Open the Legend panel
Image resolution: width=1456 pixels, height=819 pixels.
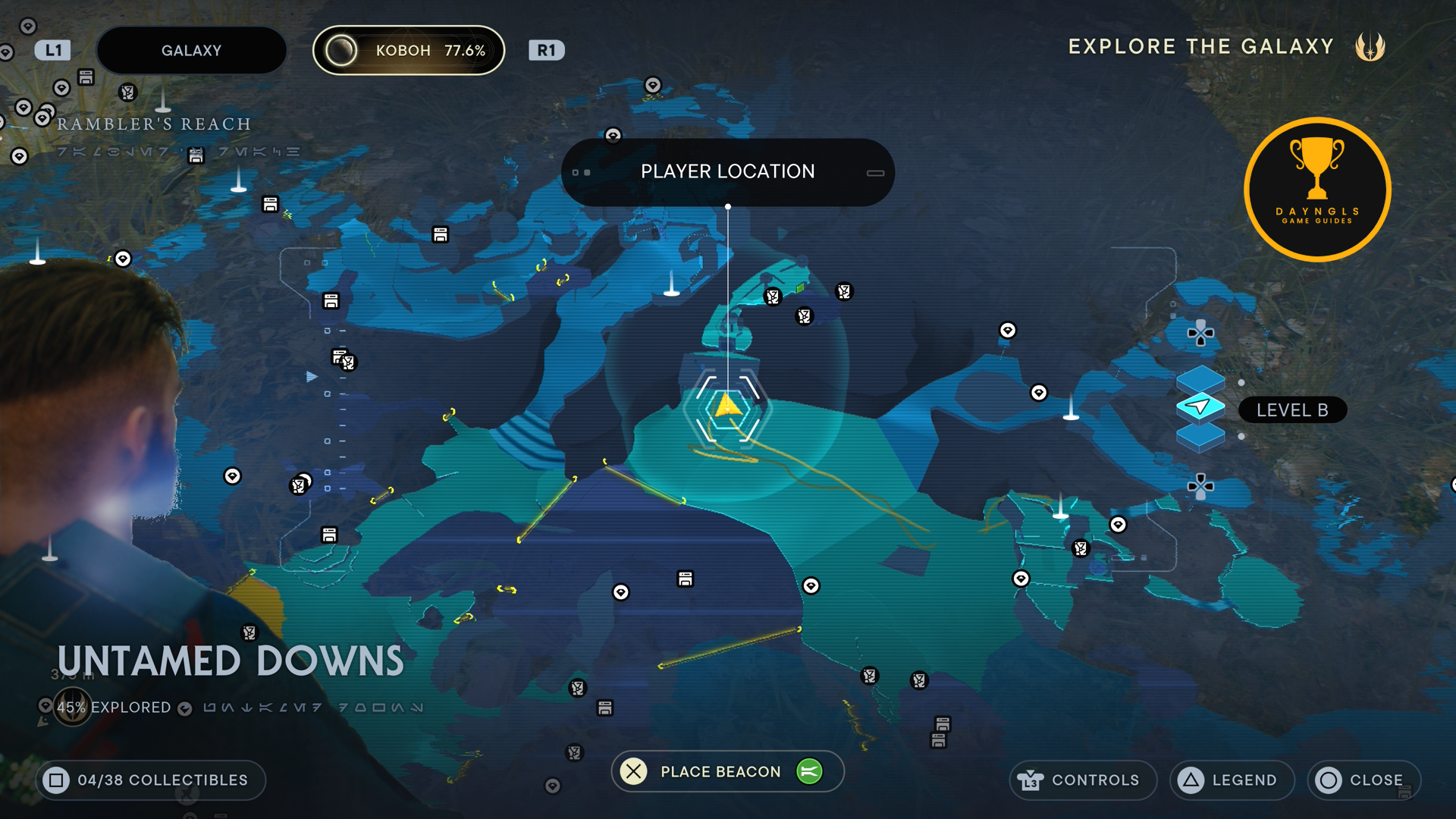[x=1232, y=780]
